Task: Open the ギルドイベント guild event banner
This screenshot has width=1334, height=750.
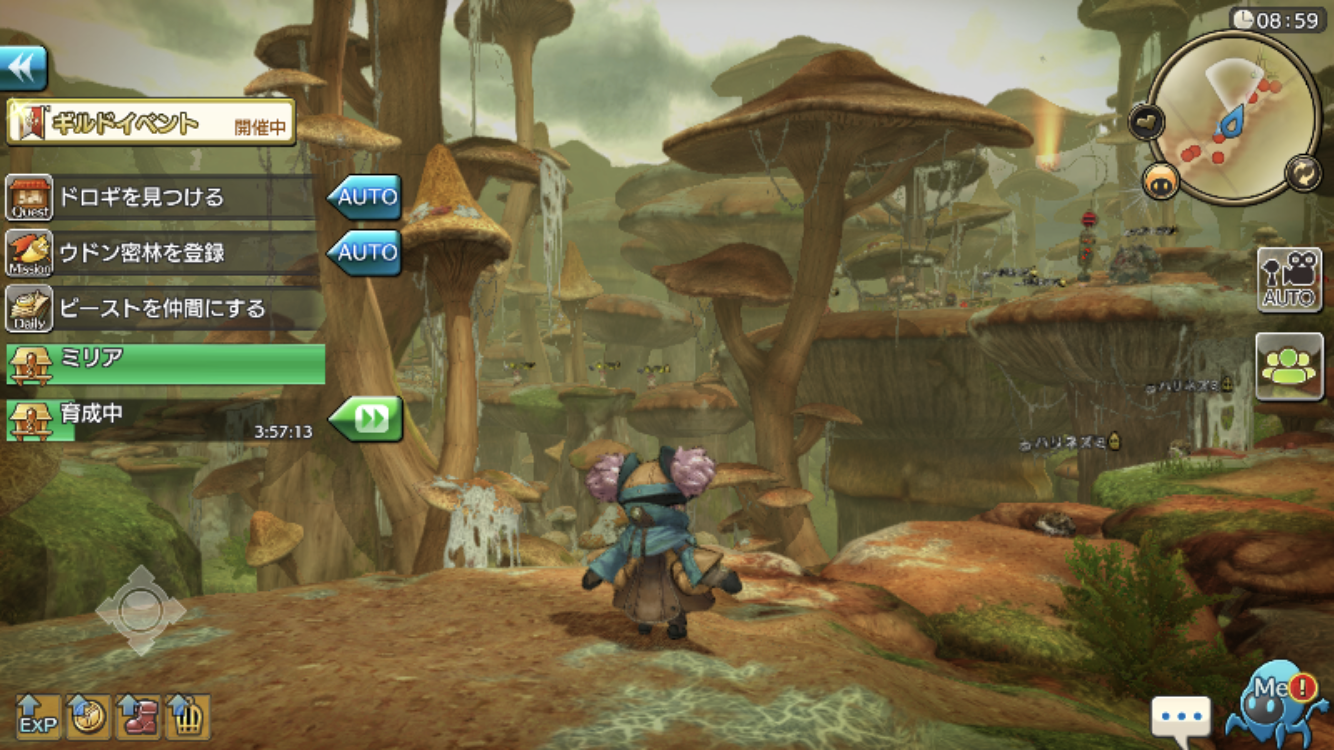Action: [151, 123]
